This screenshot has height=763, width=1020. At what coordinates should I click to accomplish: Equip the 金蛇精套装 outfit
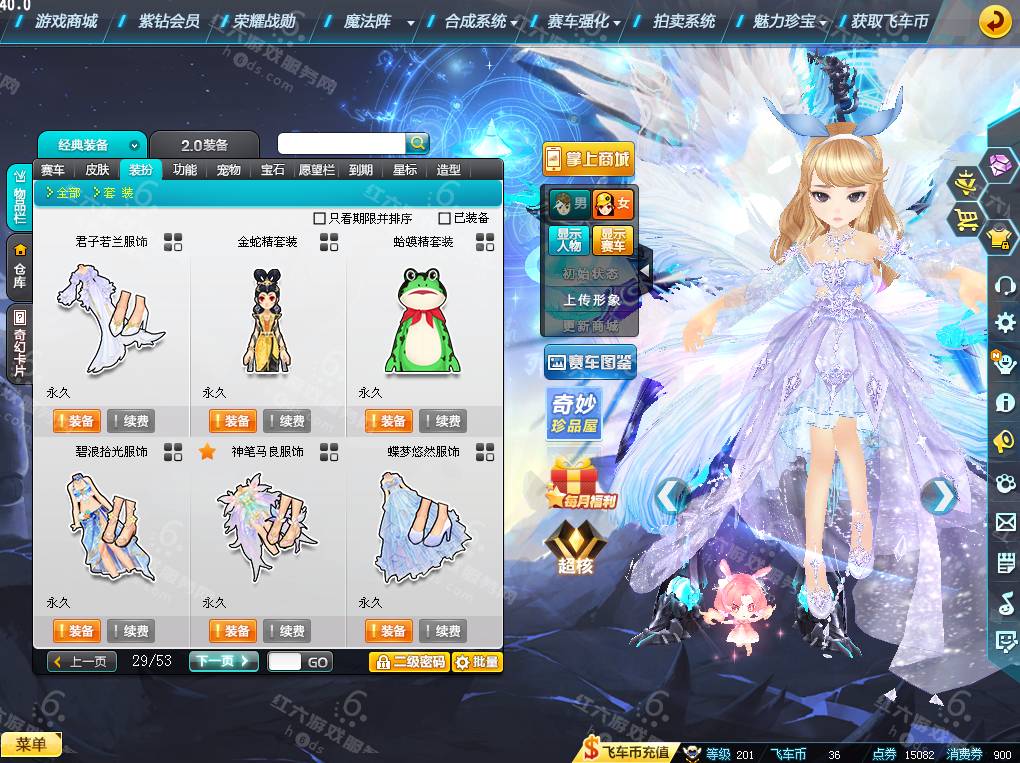coord(232,421)
